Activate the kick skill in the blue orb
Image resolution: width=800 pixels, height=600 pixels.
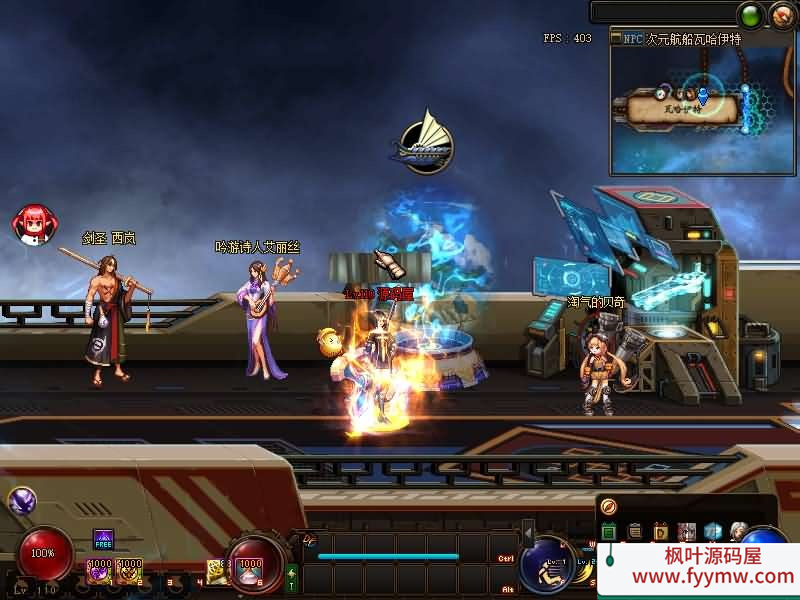pos(548,564)
